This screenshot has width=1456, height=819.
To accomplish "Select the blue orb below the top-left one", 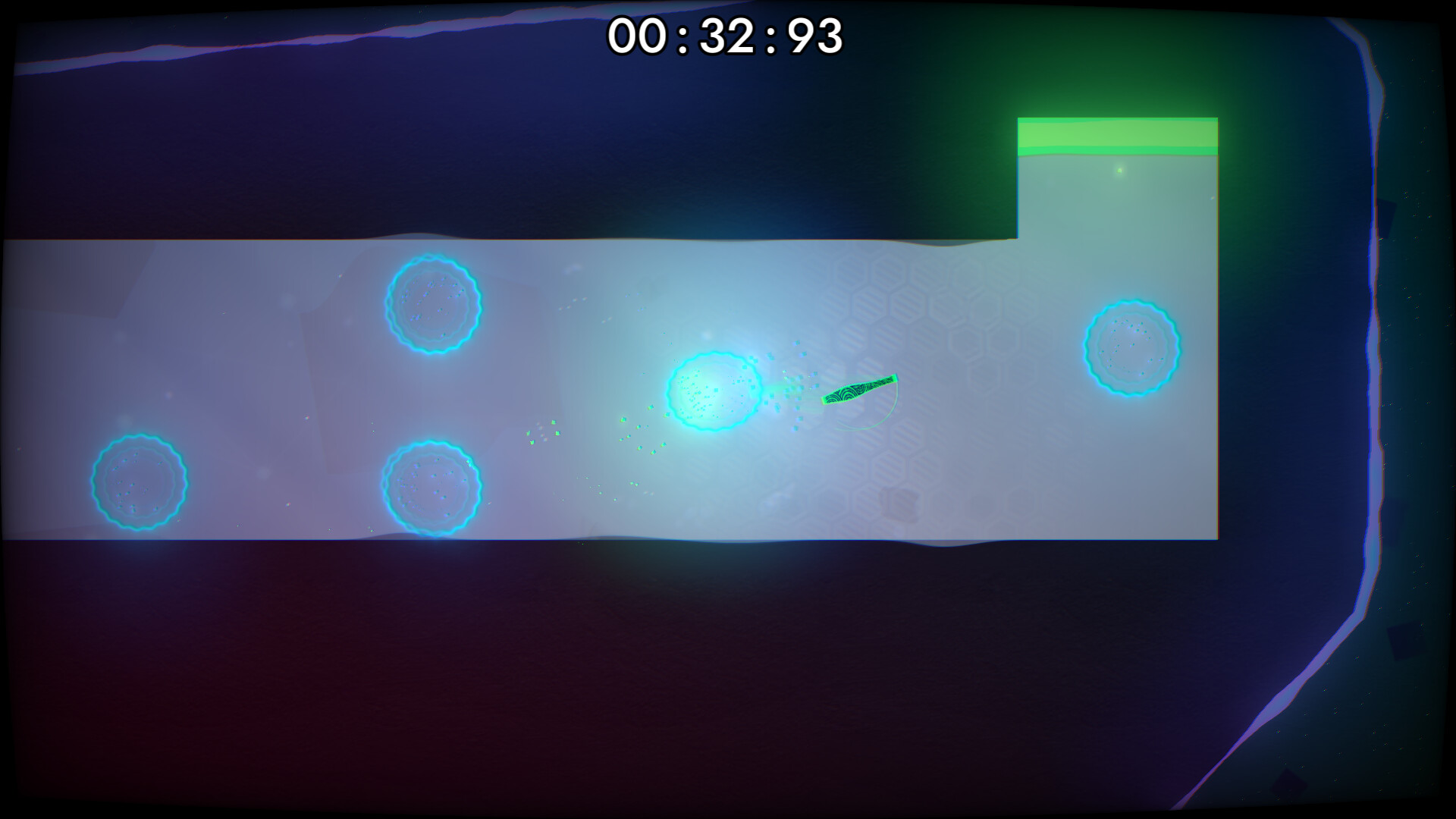I will [431, 487].
